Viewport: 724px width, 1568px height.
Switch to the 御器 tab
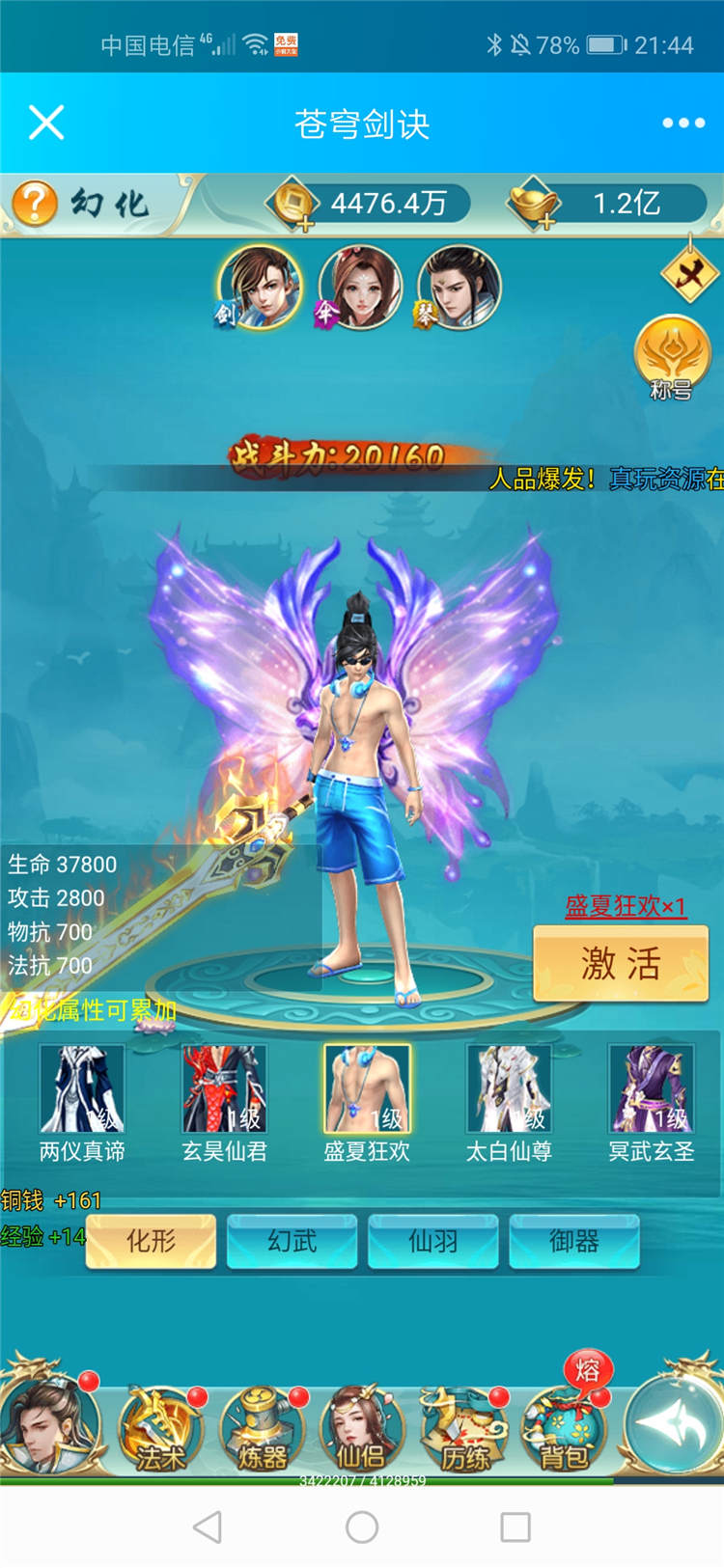[573, 1241]
